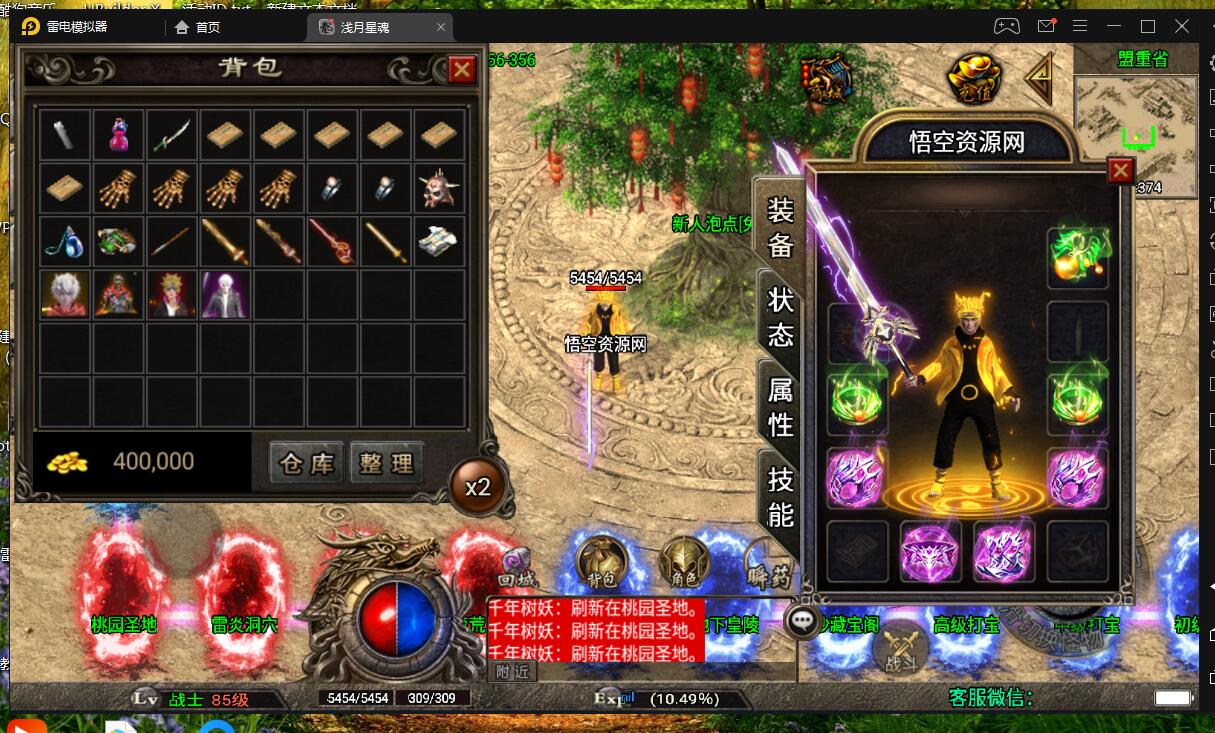1215x733 pixels.
Task: Open the 仓库 warehouse
Action: pos(306,462)
